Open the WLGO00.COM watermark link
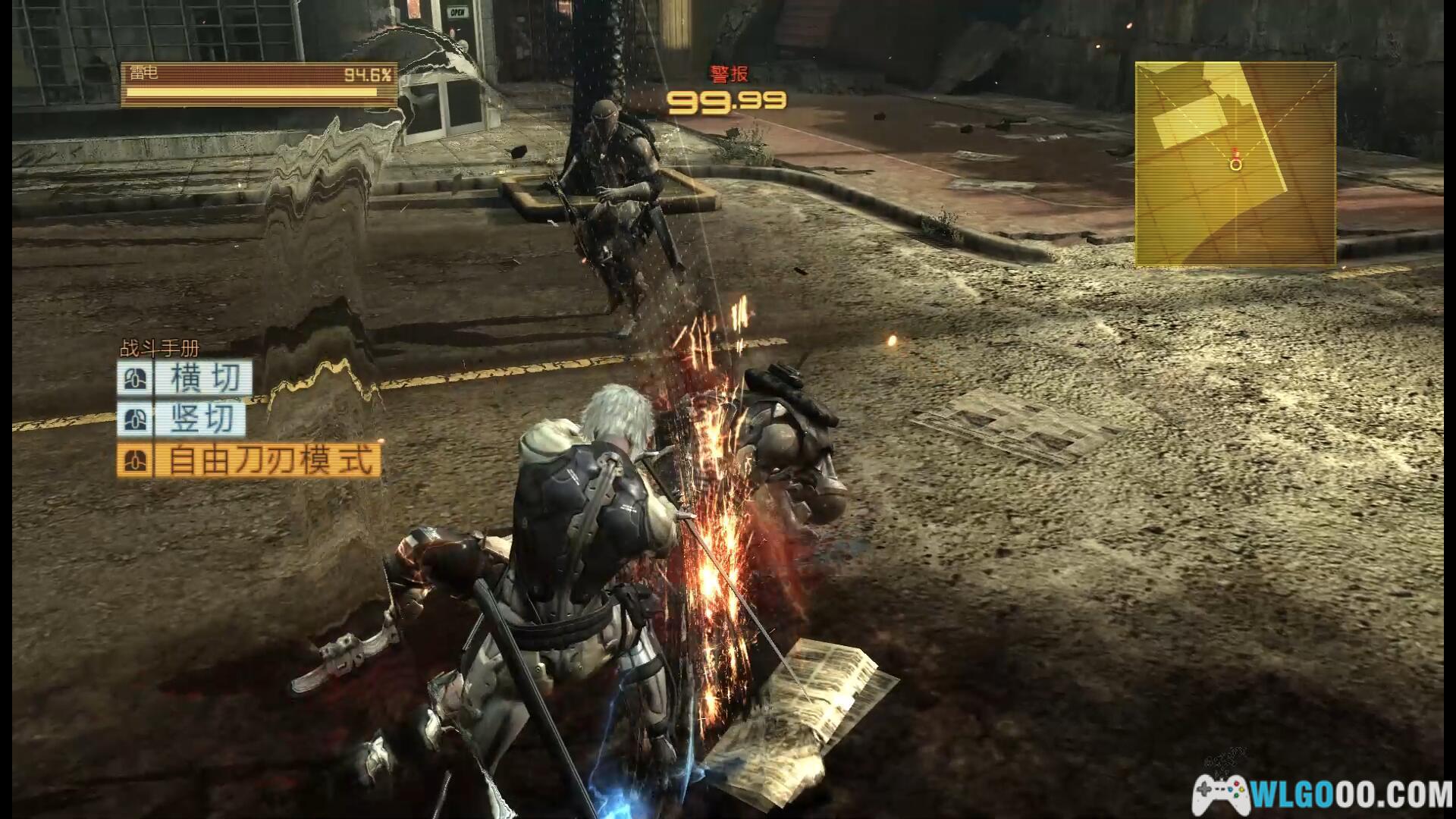The height and width of the screenshot is (819, 1456). pyautogui.click(x=1323, y=794)
